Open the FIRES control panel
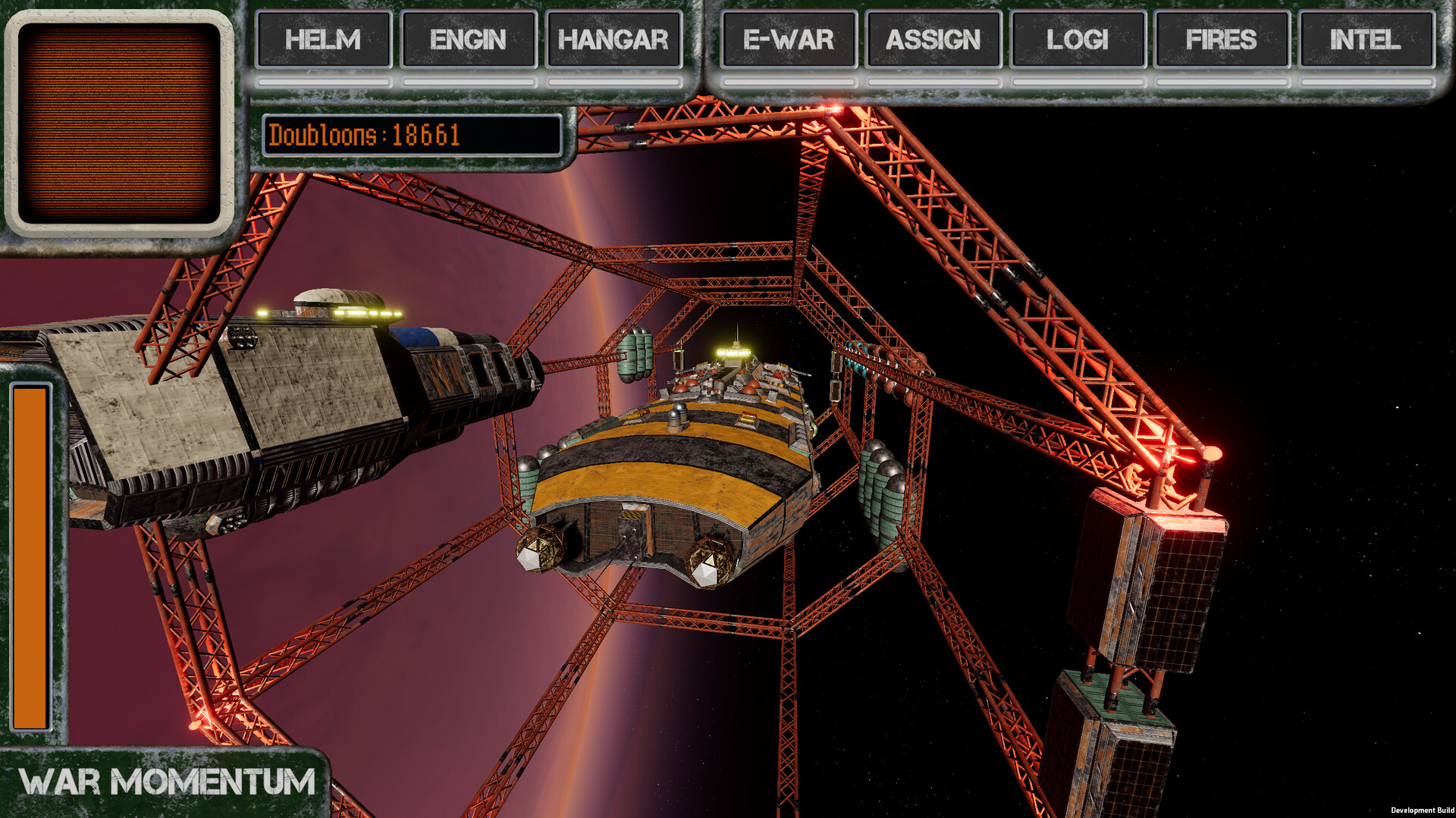This screenshot has width=1456, height=818. click(1222, 40)
